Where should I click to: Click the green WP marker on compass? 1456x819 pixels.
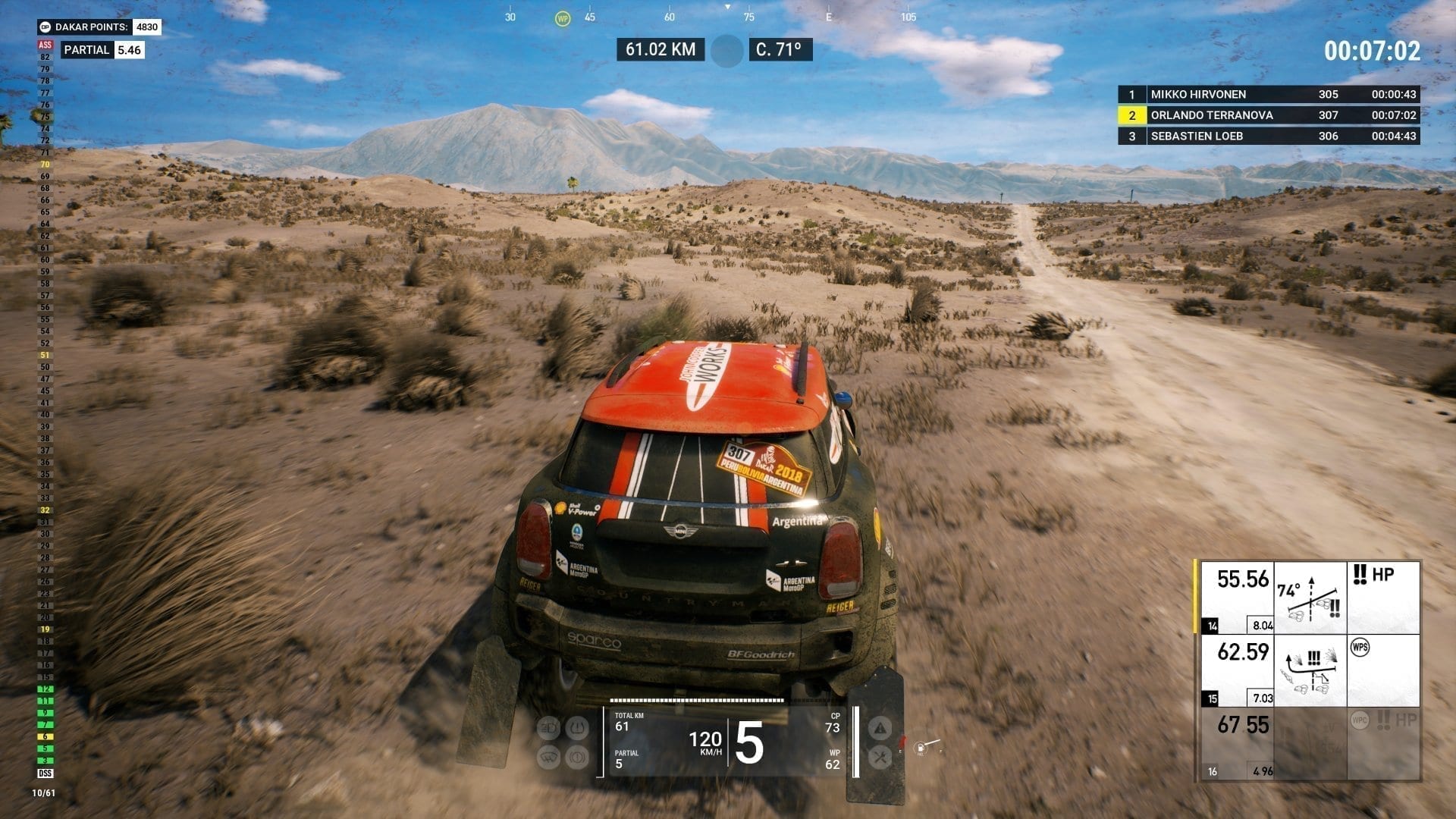coord(562,18)
